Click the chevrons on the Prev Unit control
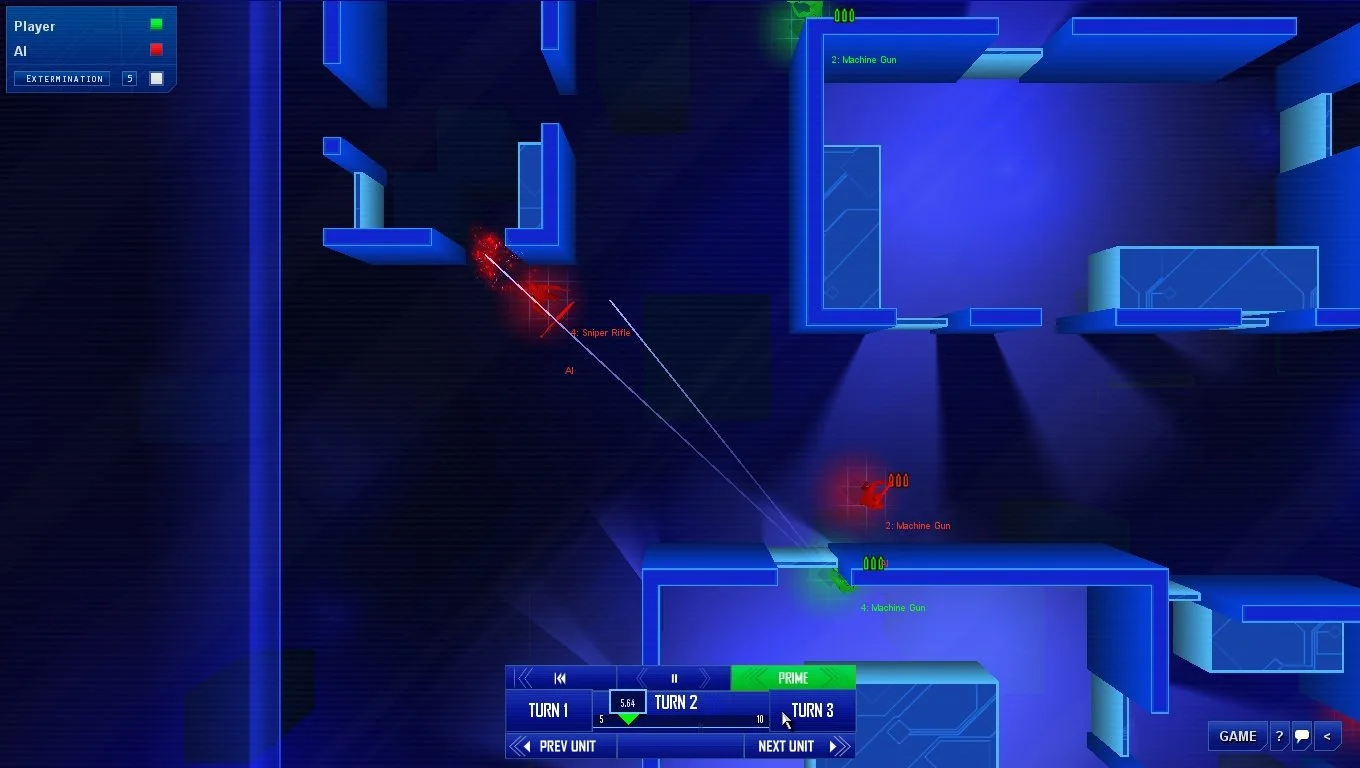Viewport: 1360px width, 768px height. pyautogui.click(x=521, y=745)
